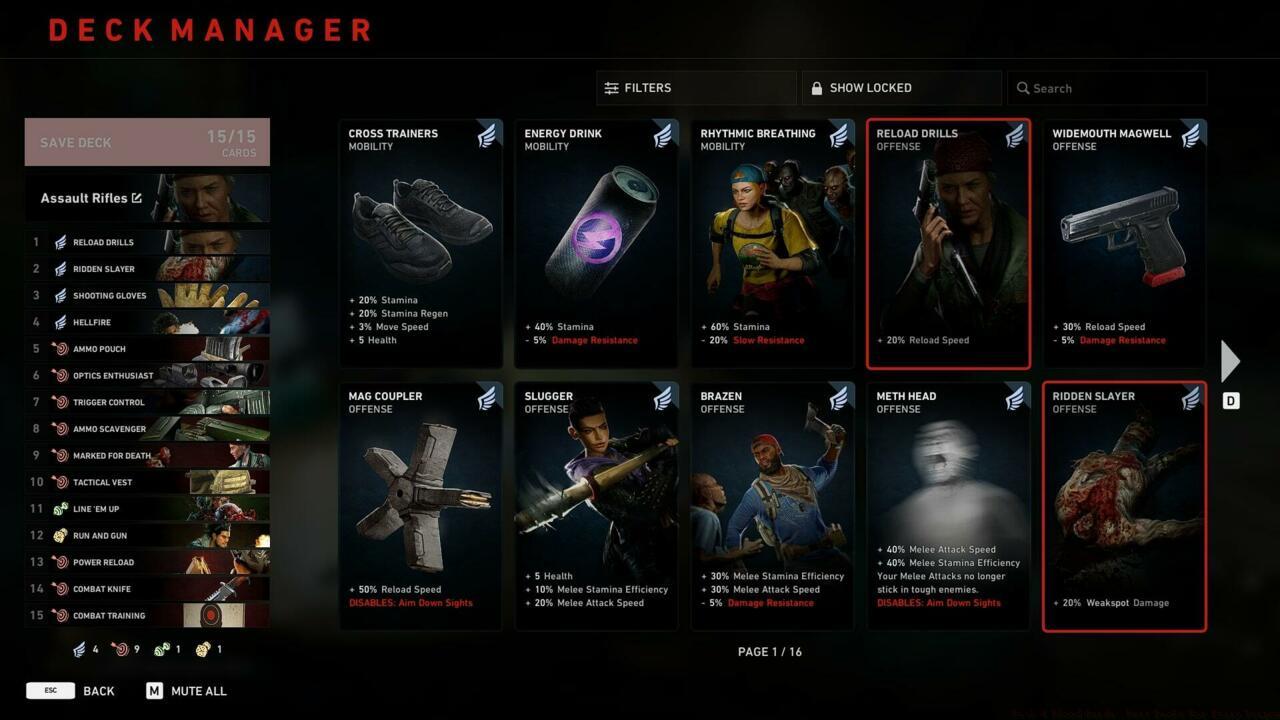Click the Save Deck button
1280x720 pixels.
point(146,141)
